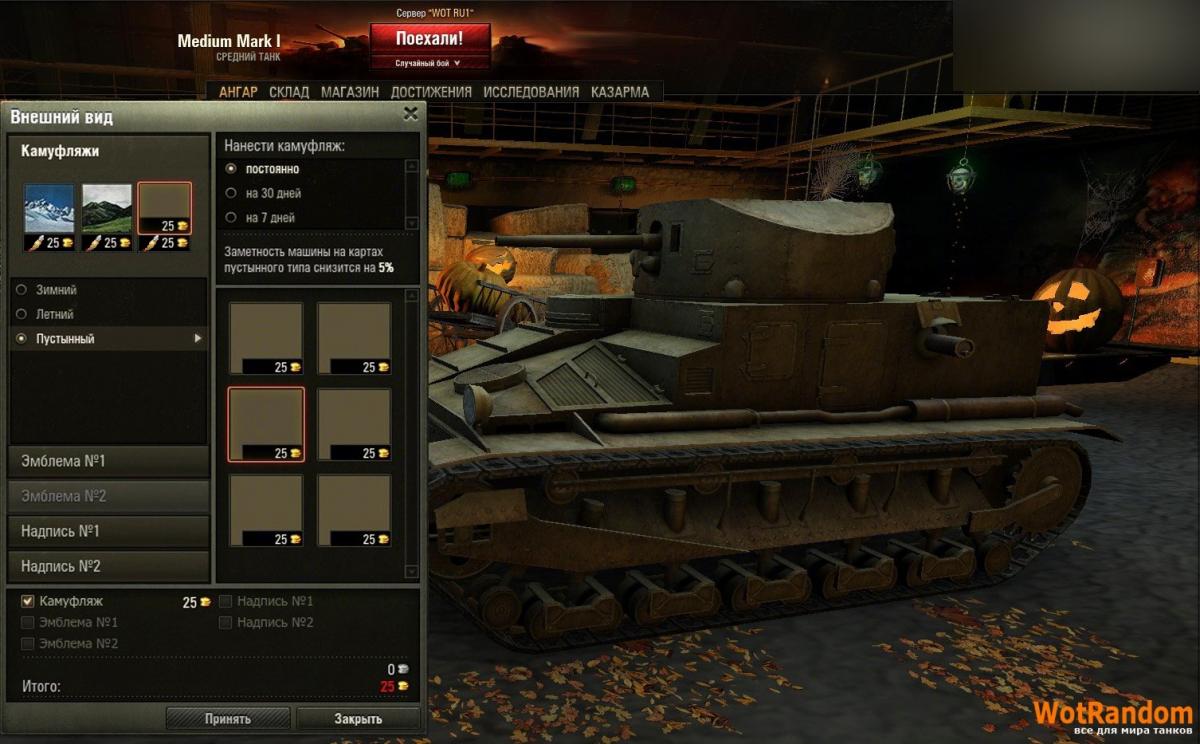Viewport: 1200px width, 744px height.
Task: Click the Закрыть button
Action: click(x=358, y=718)
